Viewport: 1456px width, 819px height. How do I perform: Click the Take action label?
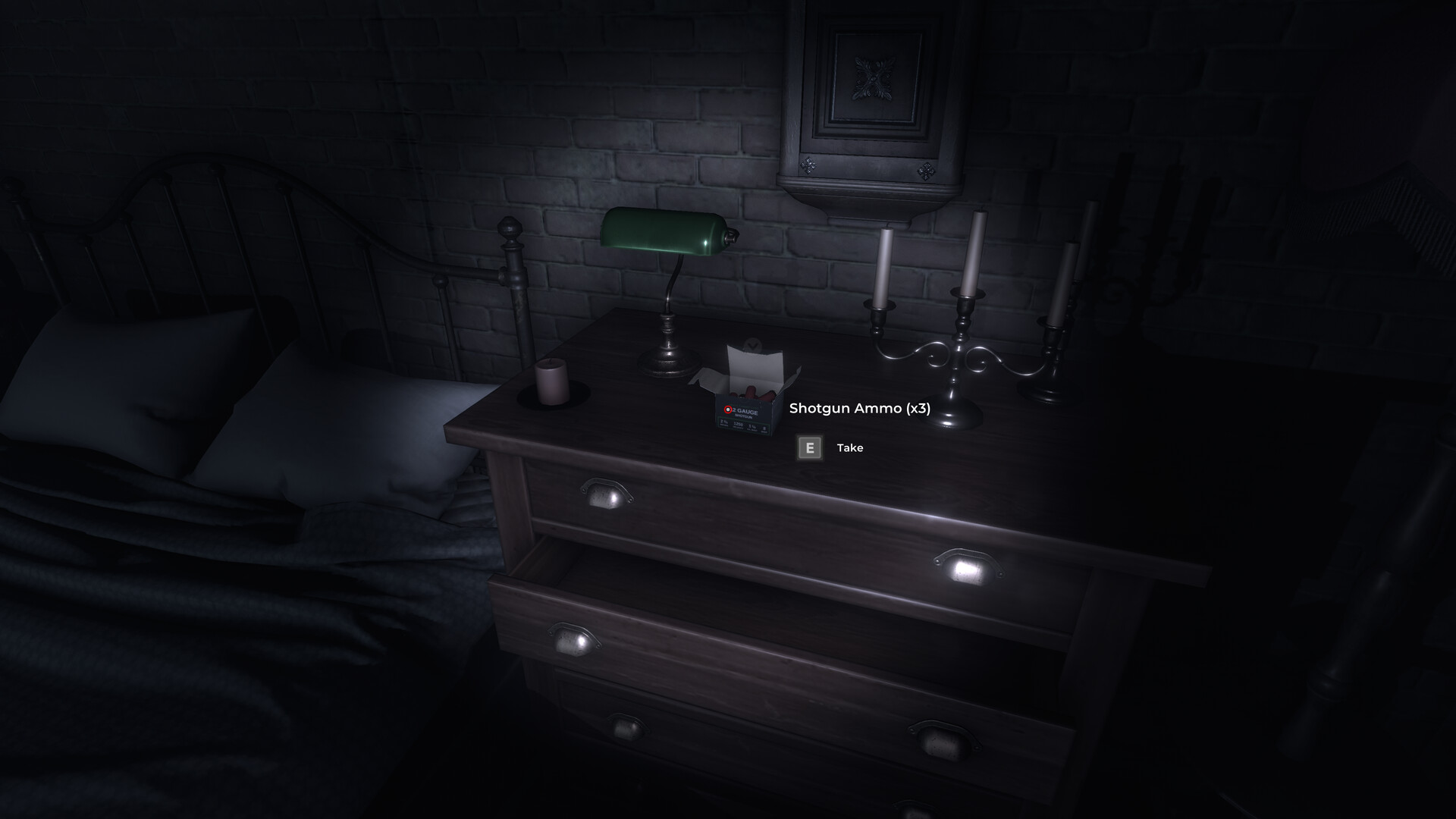tap(849, 448)
